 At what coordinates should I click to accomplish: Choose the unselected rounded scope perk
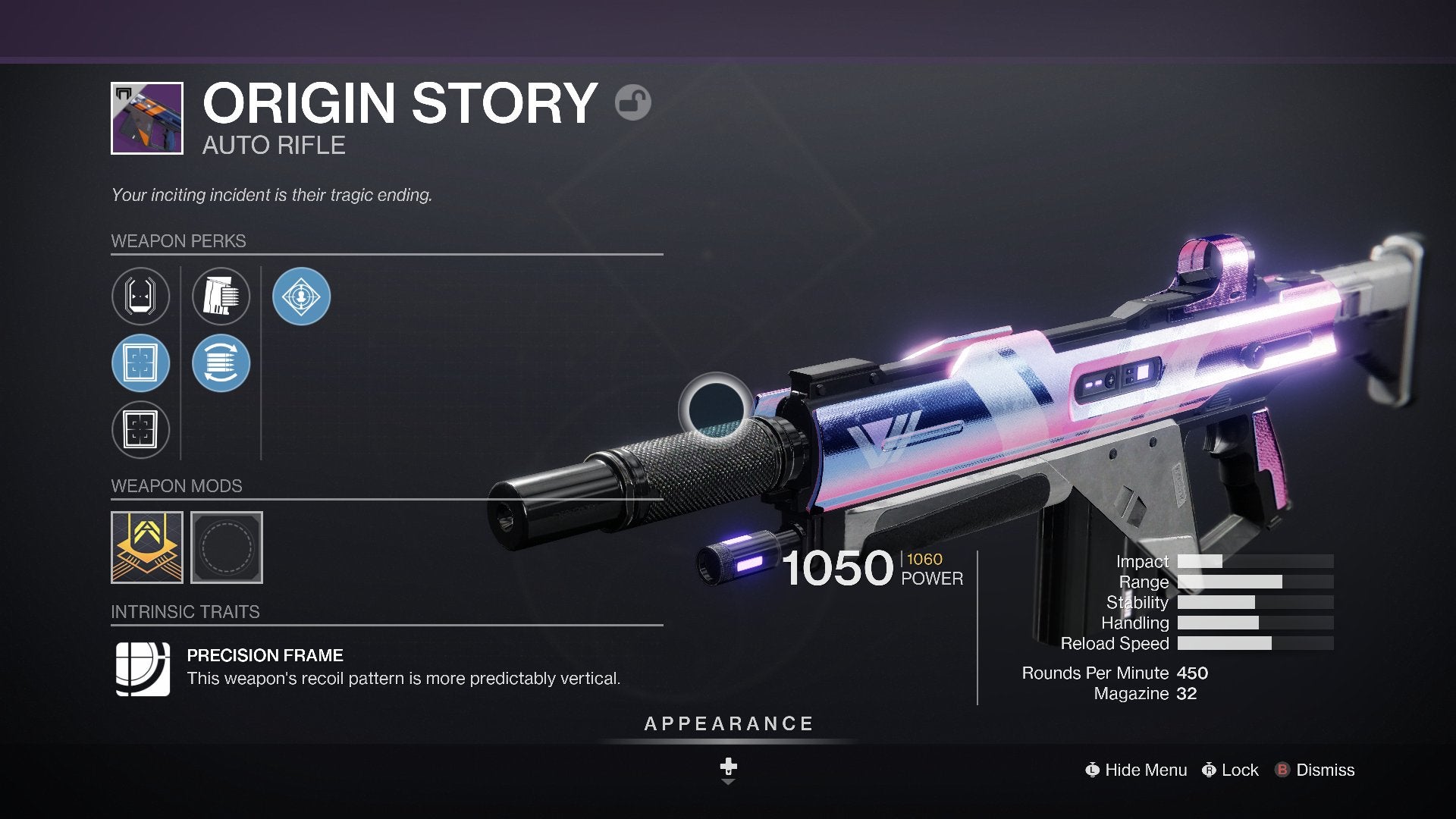point(140,297)
